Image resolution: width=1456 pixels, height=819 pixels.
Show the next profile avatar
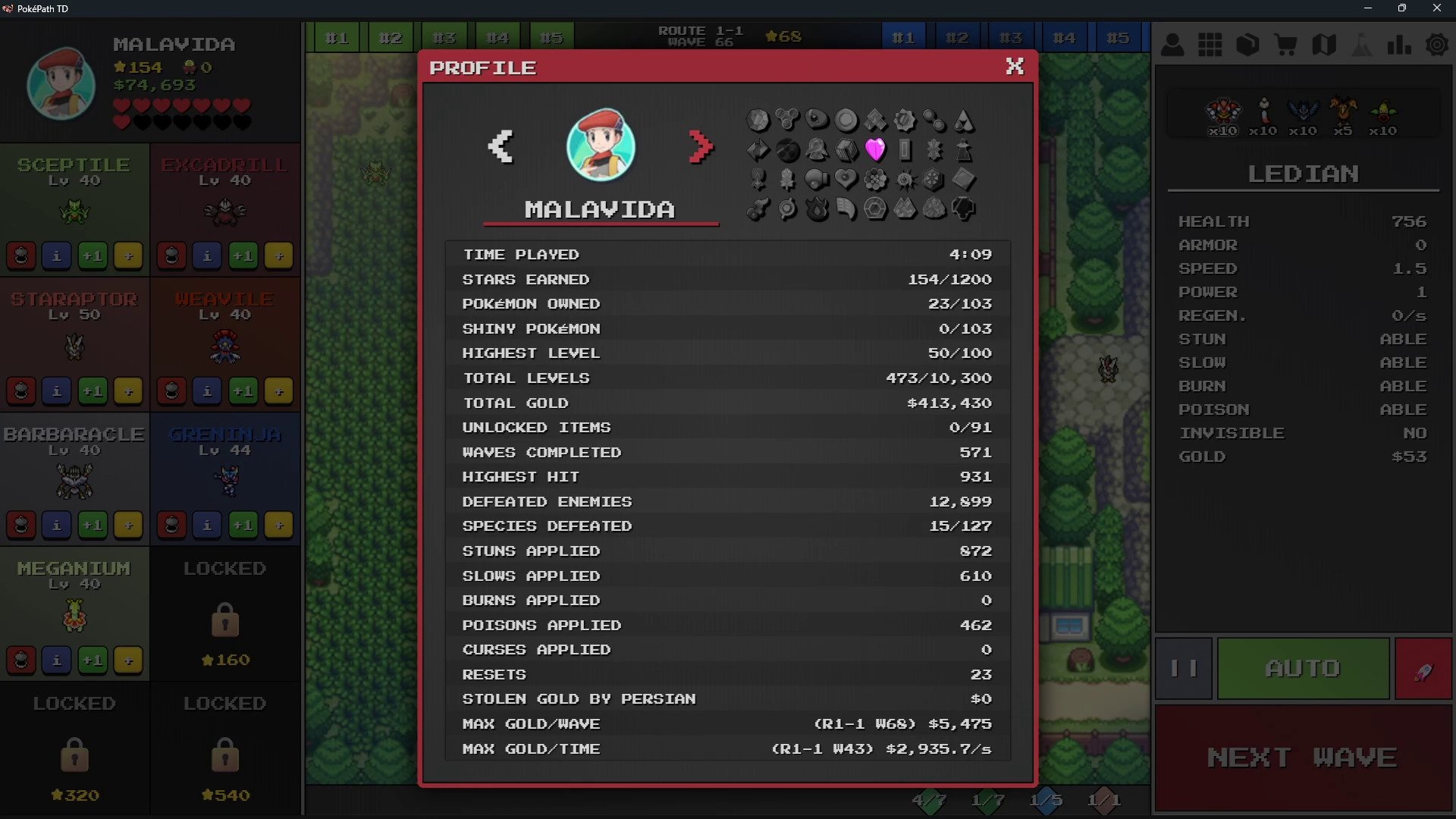coord(701,146)
